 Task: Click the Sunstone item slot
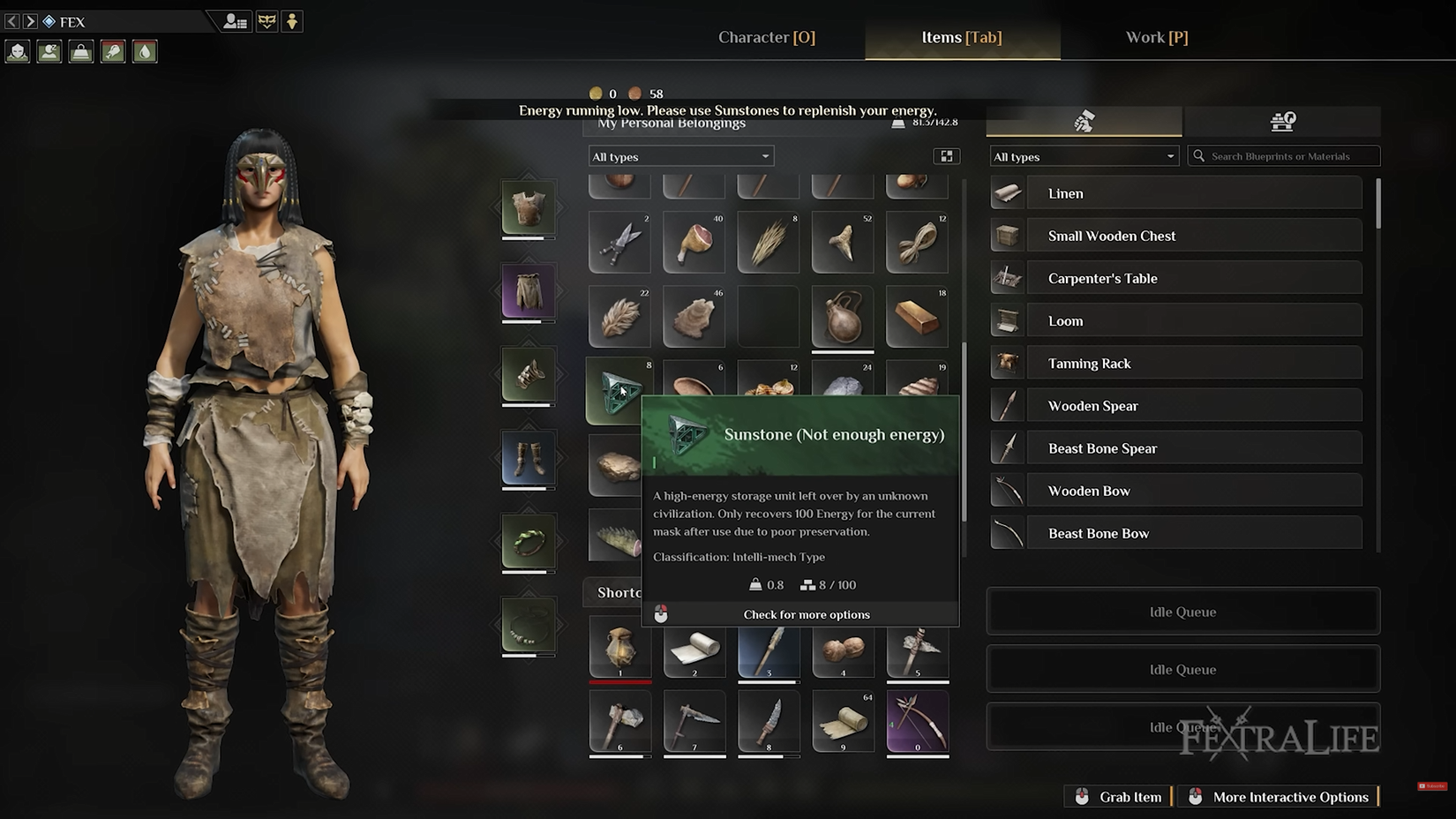coord(618,391)
